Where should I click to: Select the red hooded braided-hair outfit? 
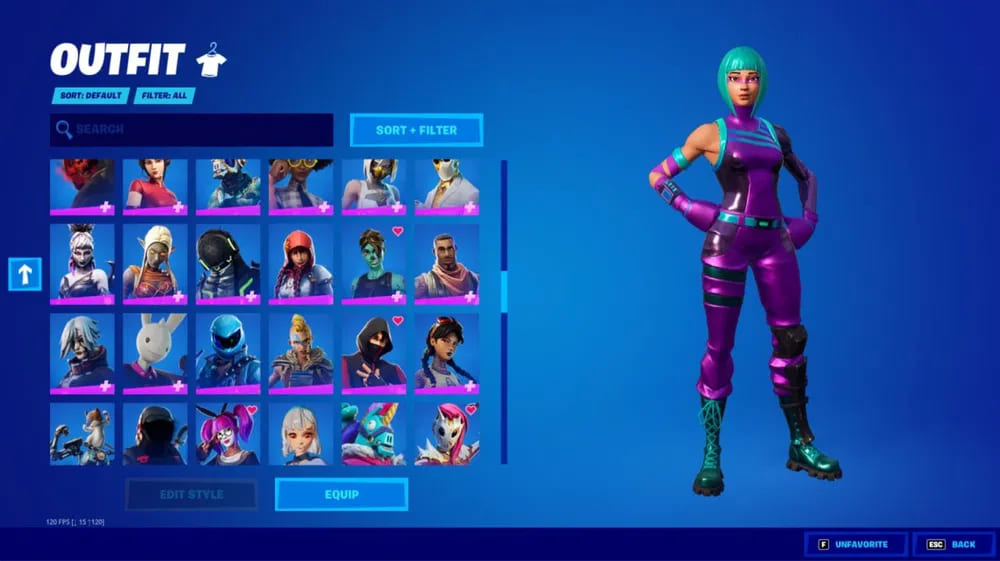click(x=300, y=263)
